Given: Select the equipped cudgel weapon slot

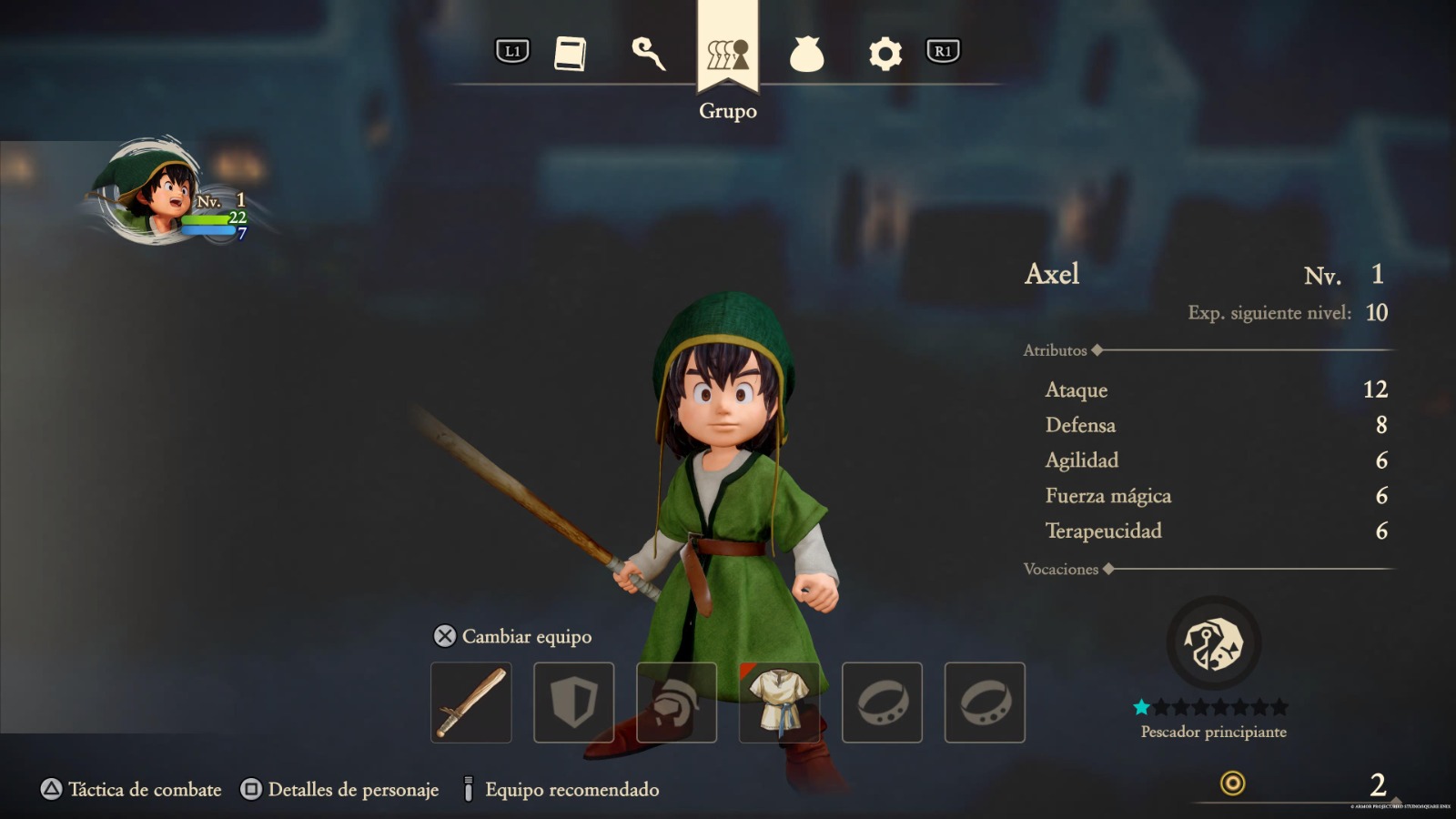Looking at the screenshot, I should 470,703.
